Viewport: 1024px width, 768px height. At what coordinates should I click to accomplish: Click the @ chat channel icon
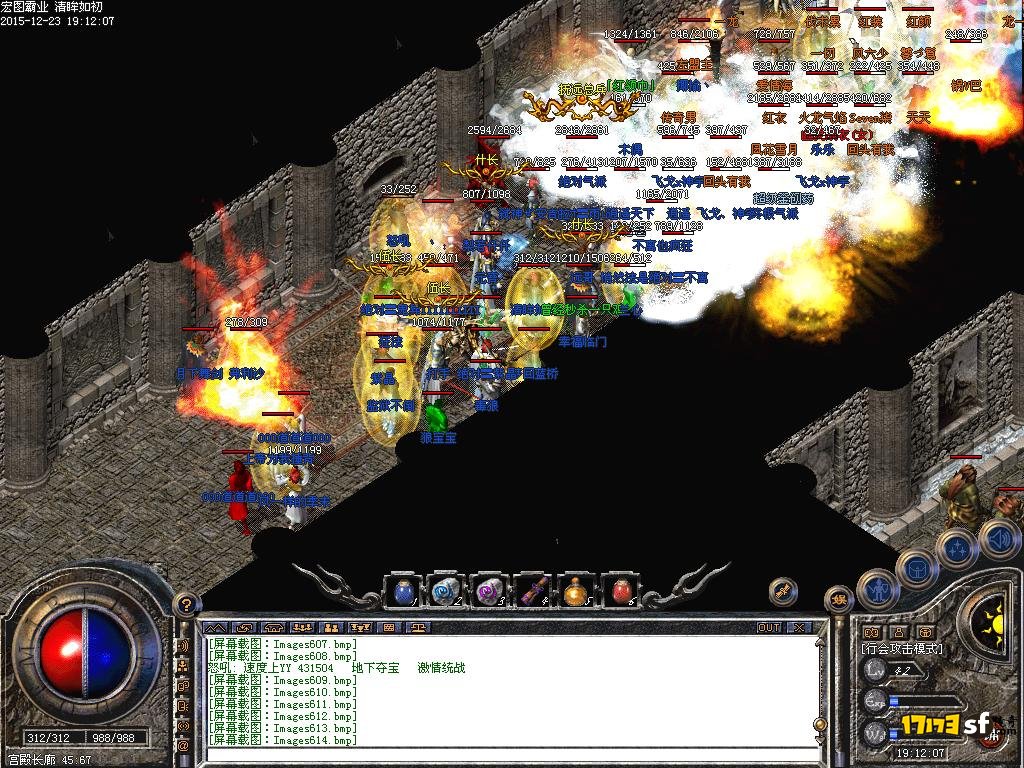tap(183, 745)
